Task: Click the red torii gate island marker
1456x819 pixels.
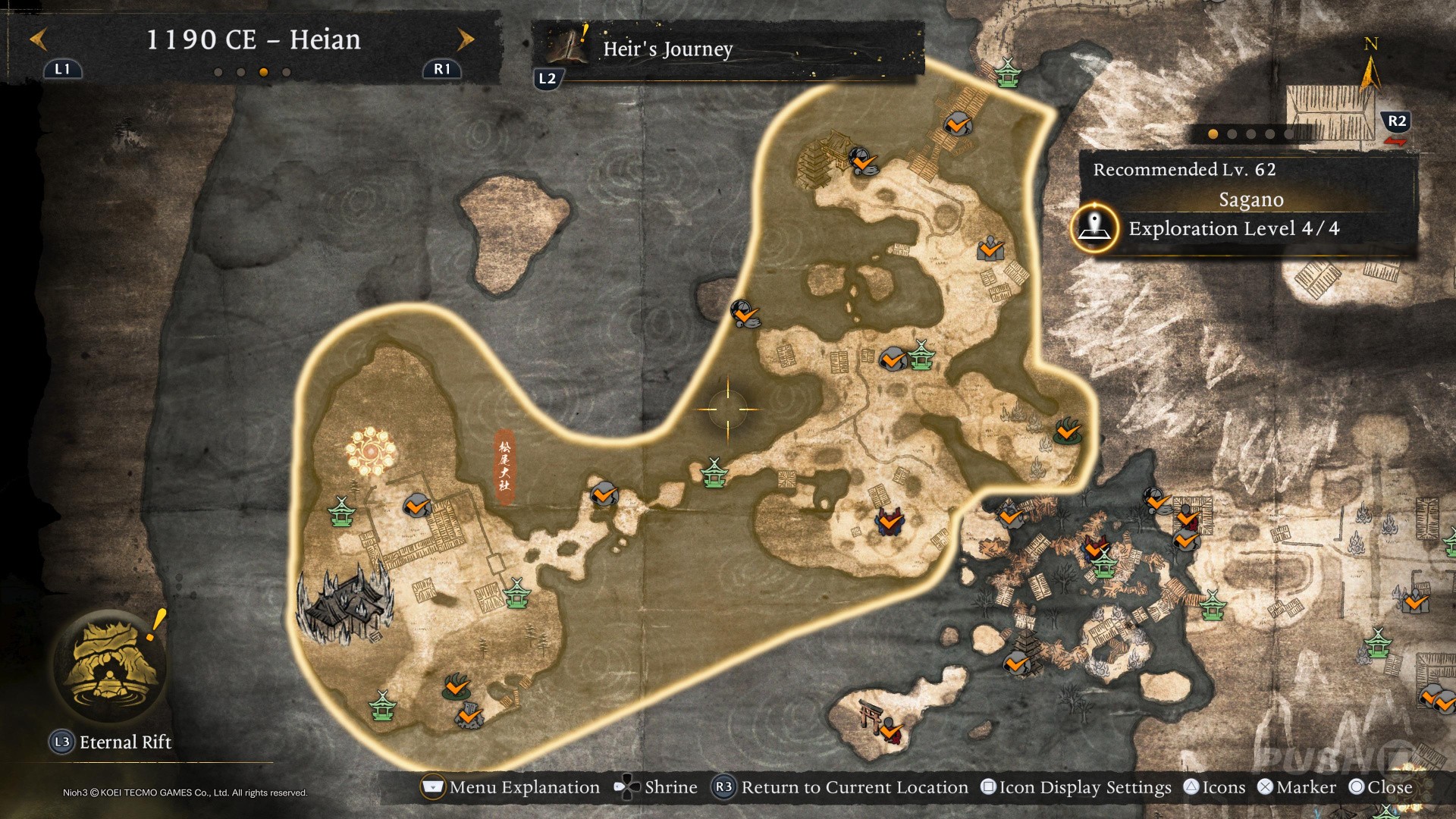Action: click(872, 715)
